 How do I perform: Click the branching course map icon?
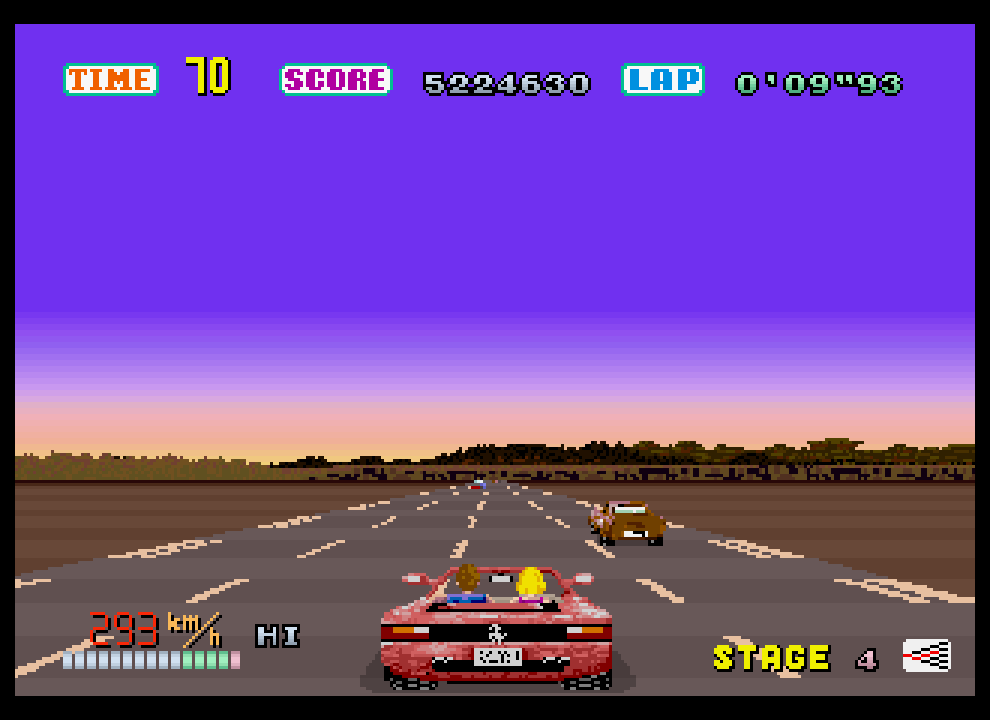[x=926, y=656]
